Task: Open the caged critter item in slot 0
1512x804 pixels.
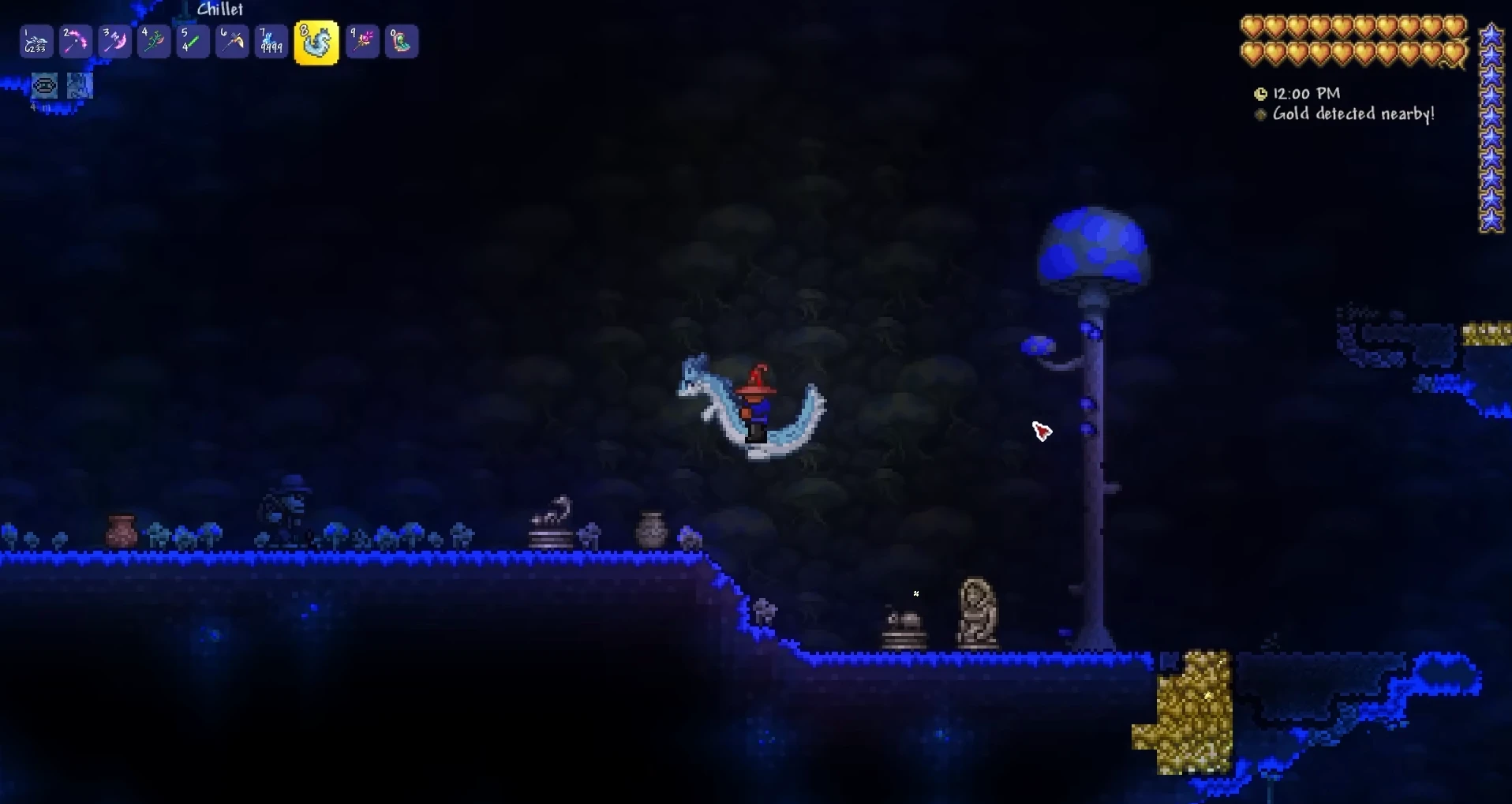Action: pyautogui.click(x=402, y=41)
